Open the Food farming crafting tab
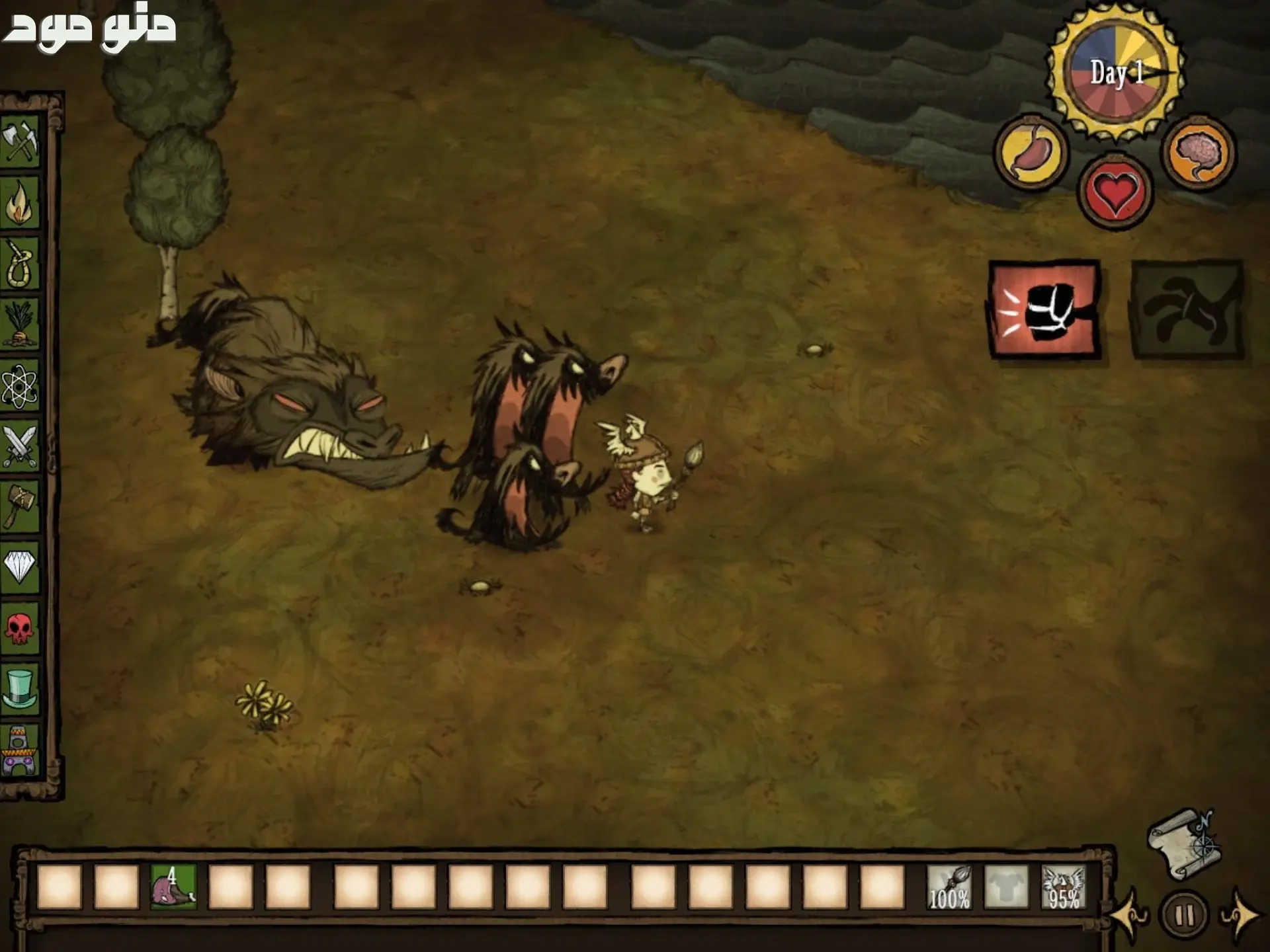This screenshot has height=952, width=1270. pos(21,324)
